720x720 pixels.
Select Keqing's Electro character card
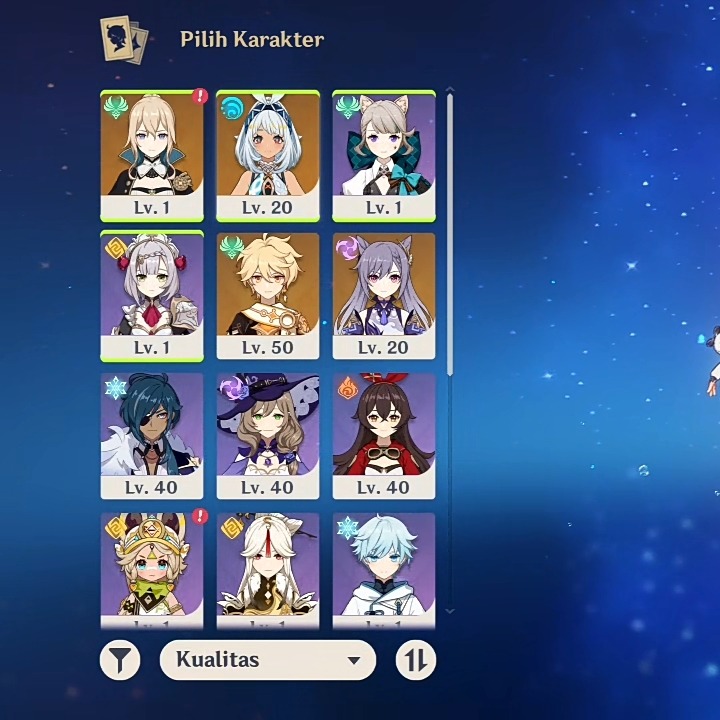pyautogui.click(x=384, y=295)
